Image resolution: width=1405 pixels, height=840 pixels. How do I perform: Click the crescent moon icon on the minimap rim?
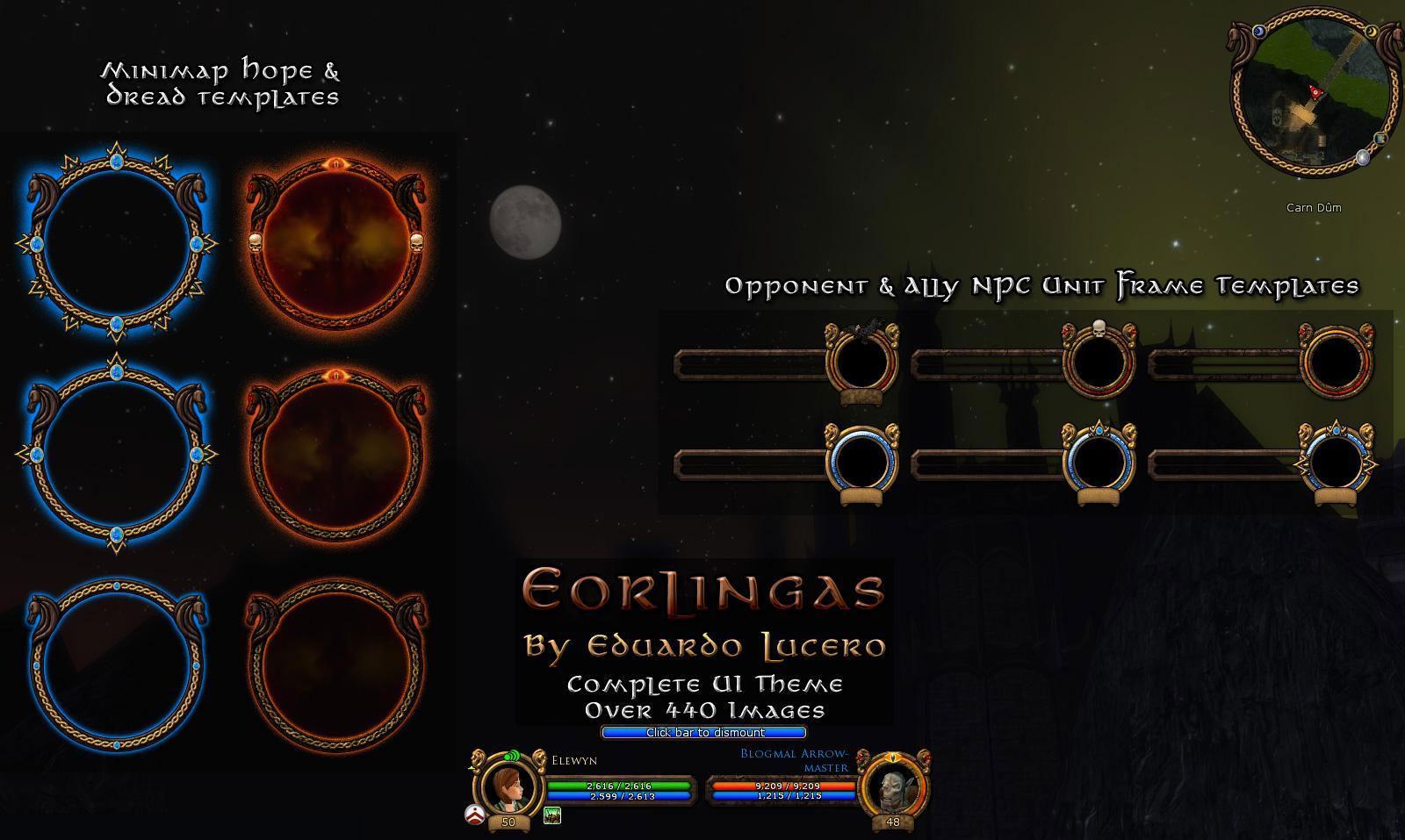pos(1371,32)
